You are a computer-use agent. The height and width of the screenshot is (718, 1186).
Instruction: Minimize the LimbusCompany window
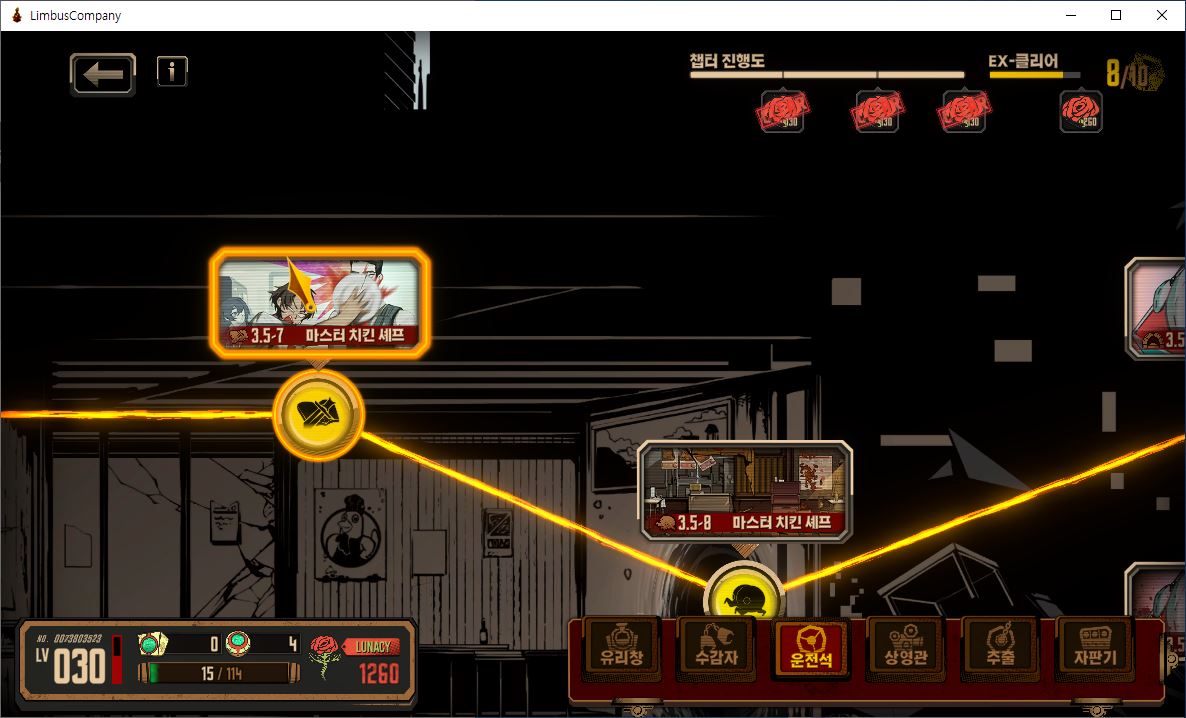click(x=1070, y=15)
